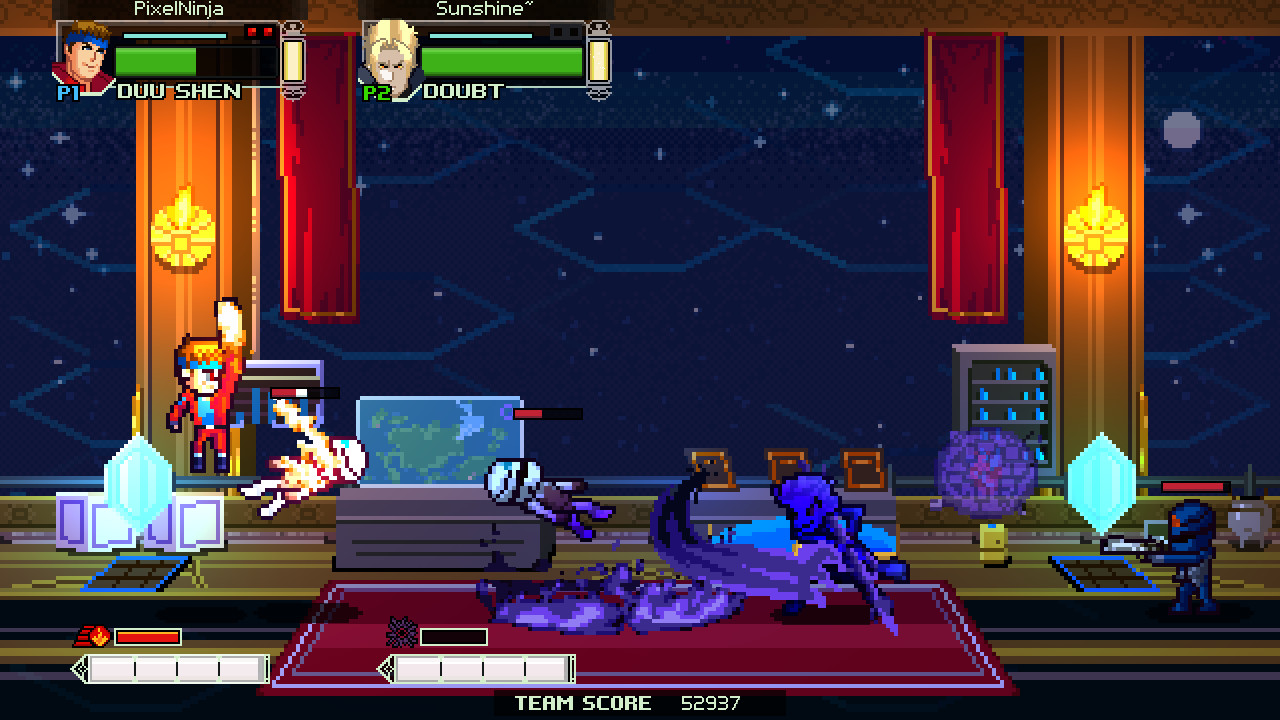Click the P2 Doubt character portrait

click(x=390, y=55)
